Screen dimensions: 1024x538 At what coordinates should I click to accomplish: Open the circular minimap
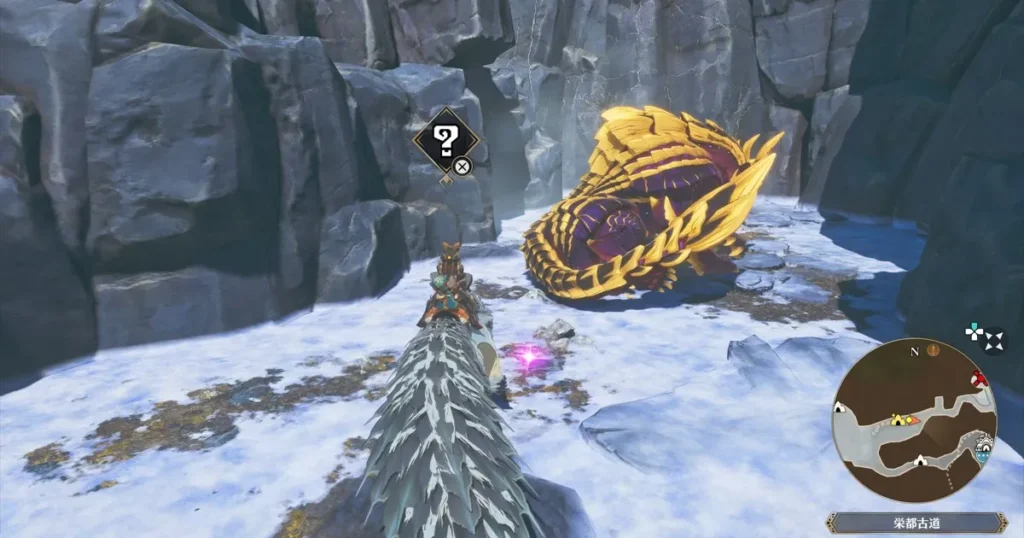(914, 421)
